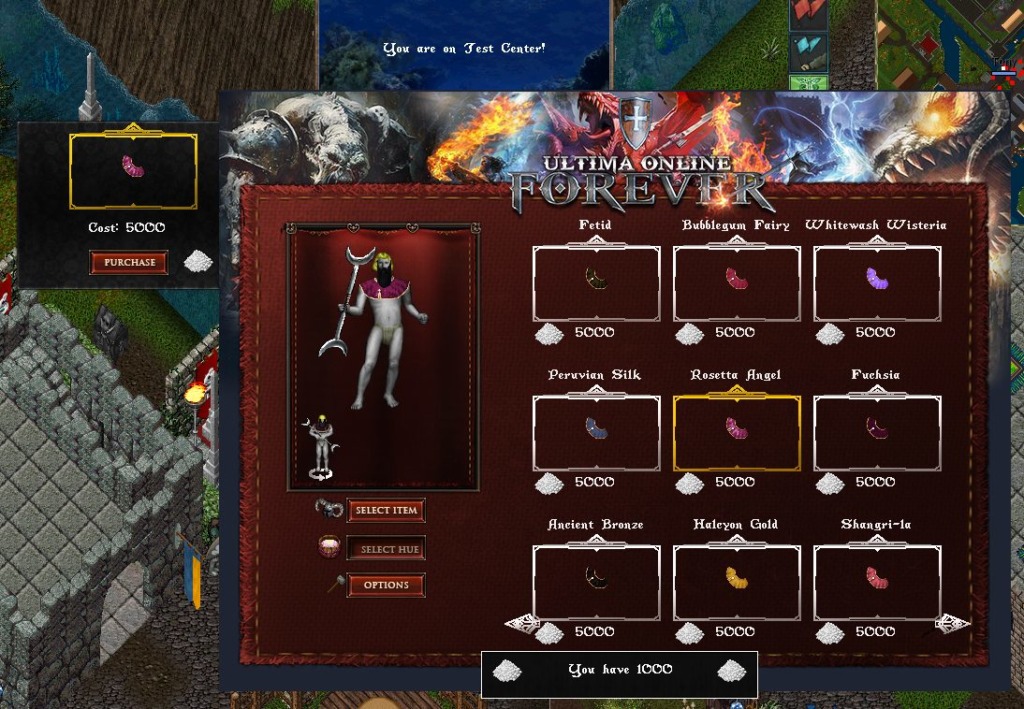Image resolution: width=1024 pixels, height=709 pixels.
Task: Open the Select Item menu
Action: coord(386,510)
